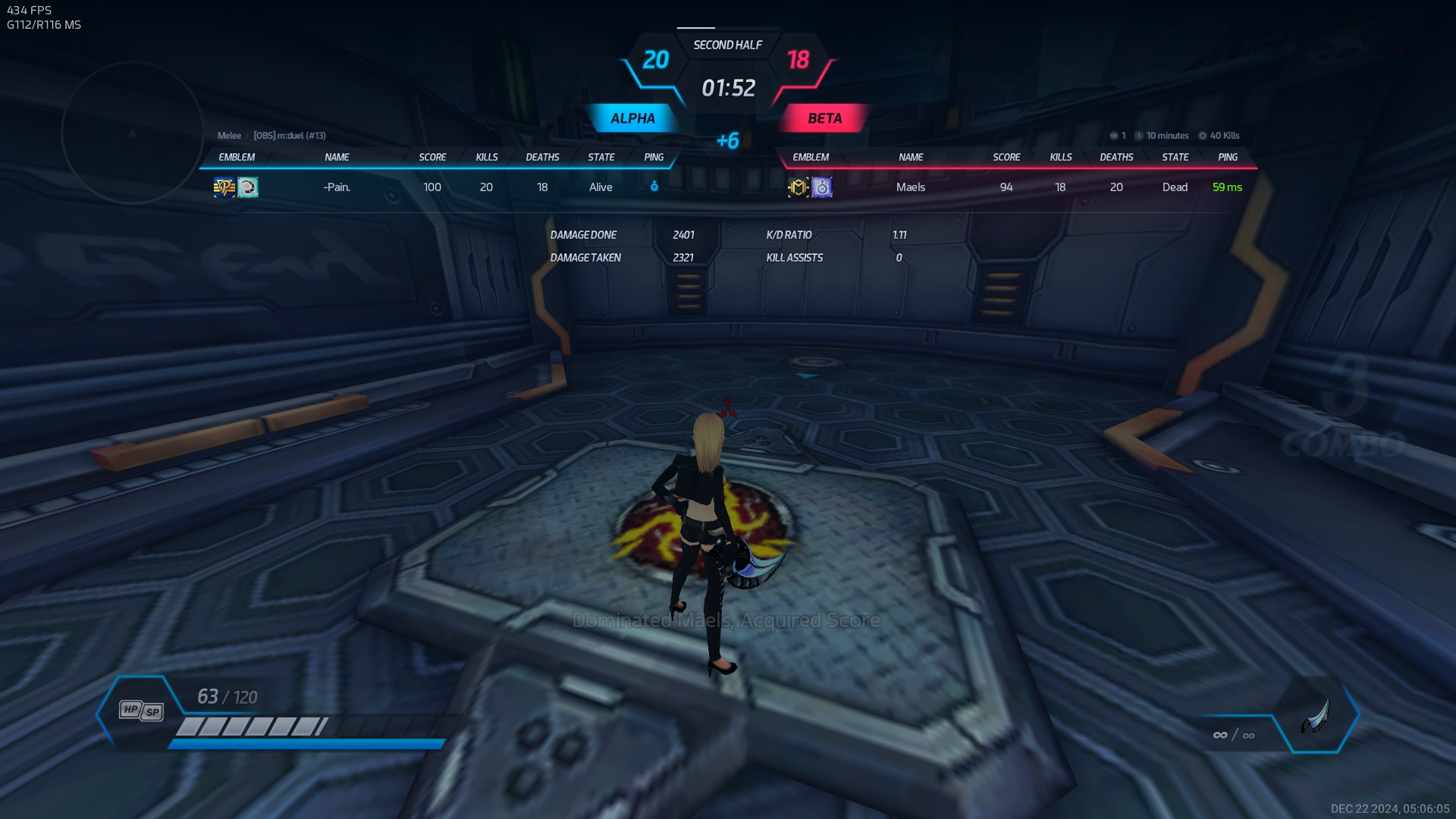Image resolution: width=1456 pixels, height=819 pixels.
Task: Select the blade weapon icon
Action: (x=1316, y=715)
